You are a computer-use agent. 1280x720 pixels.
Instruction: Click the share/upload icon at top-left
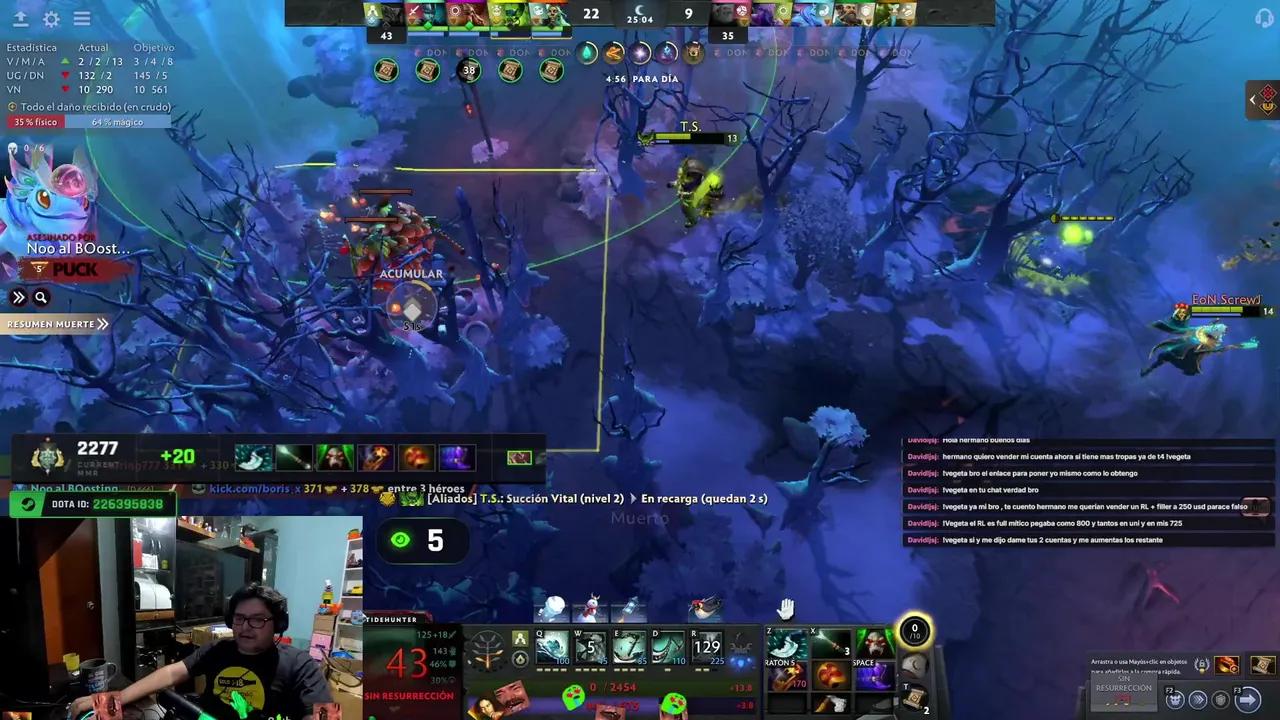19,19
